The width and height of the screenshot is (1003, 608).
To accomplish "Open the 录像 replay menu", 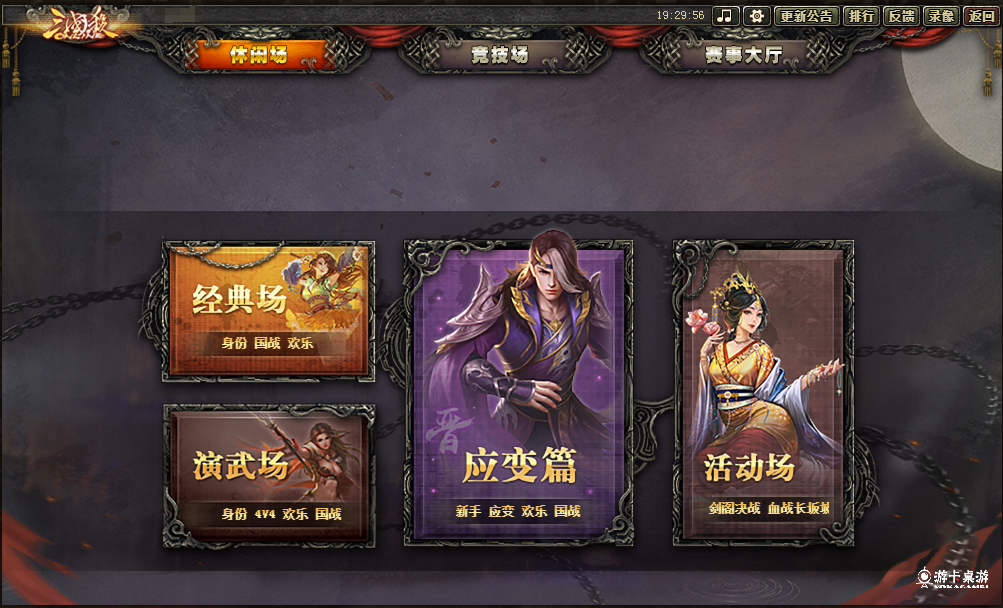I will (x=940, y=16).
